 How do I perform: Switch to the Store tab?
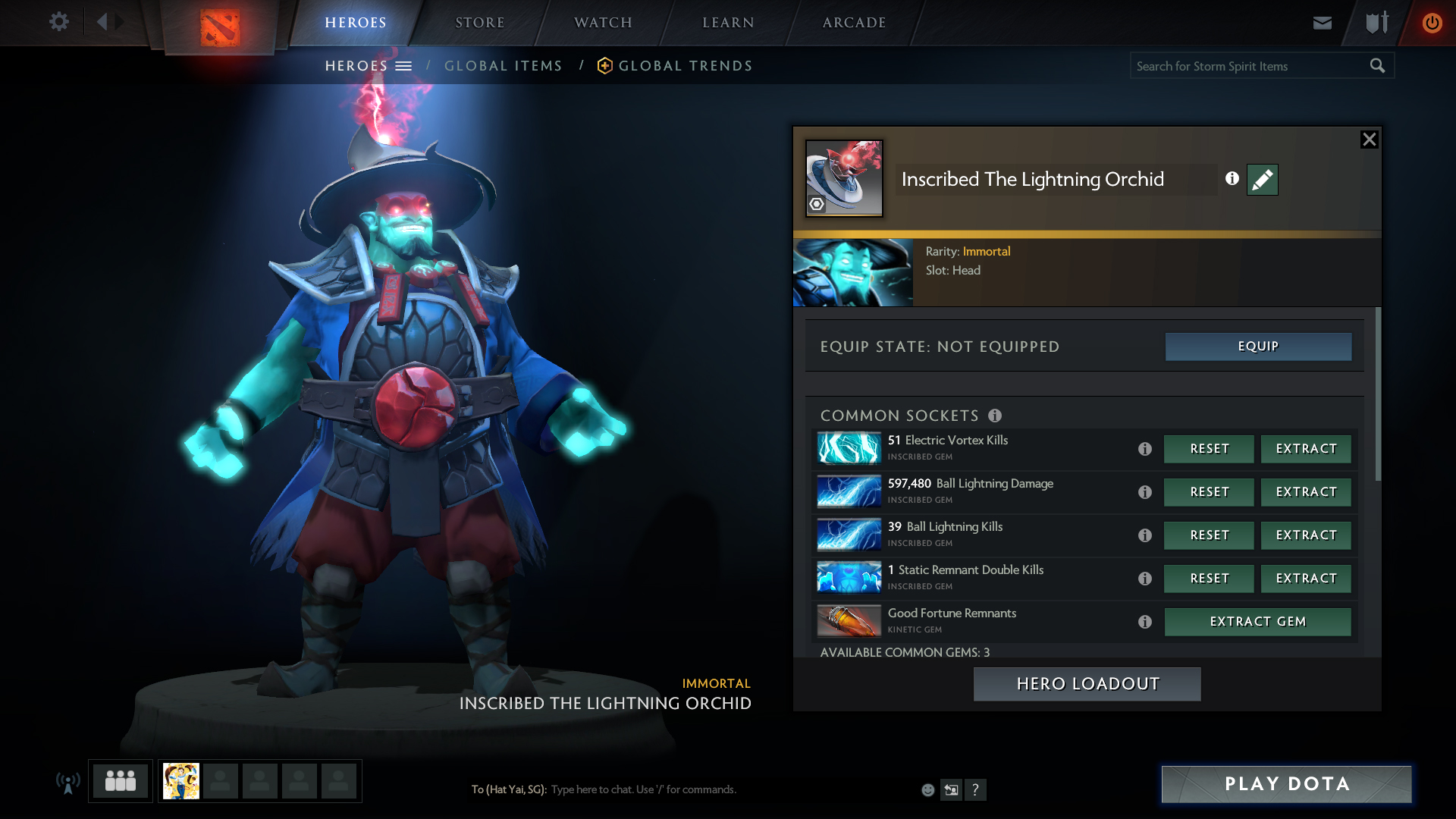(x=479, y=23)
